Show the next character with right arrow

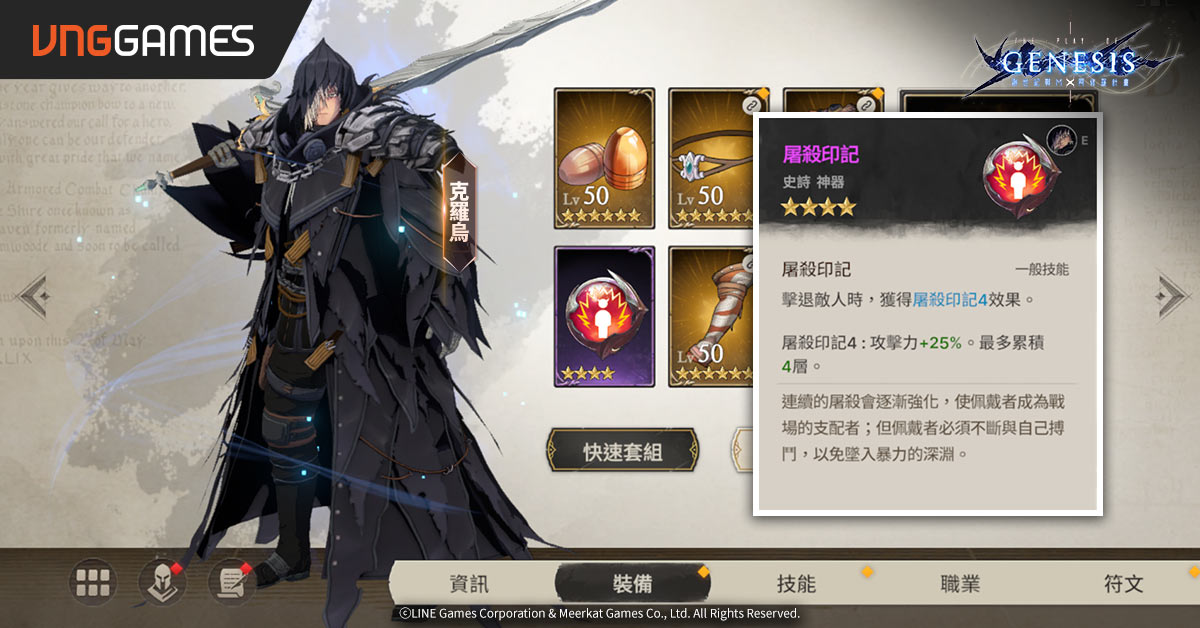point(1169,295)
